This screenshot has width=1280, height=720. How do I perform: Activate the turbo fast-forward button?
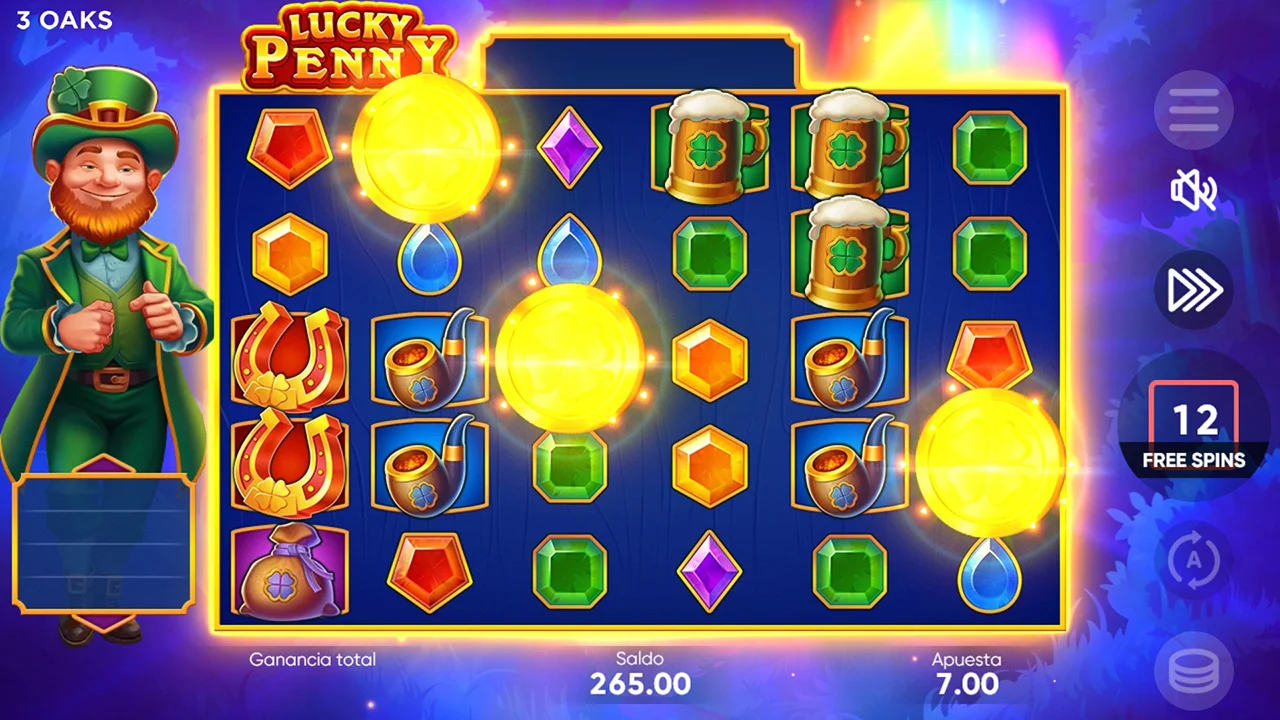(1194, 290)
